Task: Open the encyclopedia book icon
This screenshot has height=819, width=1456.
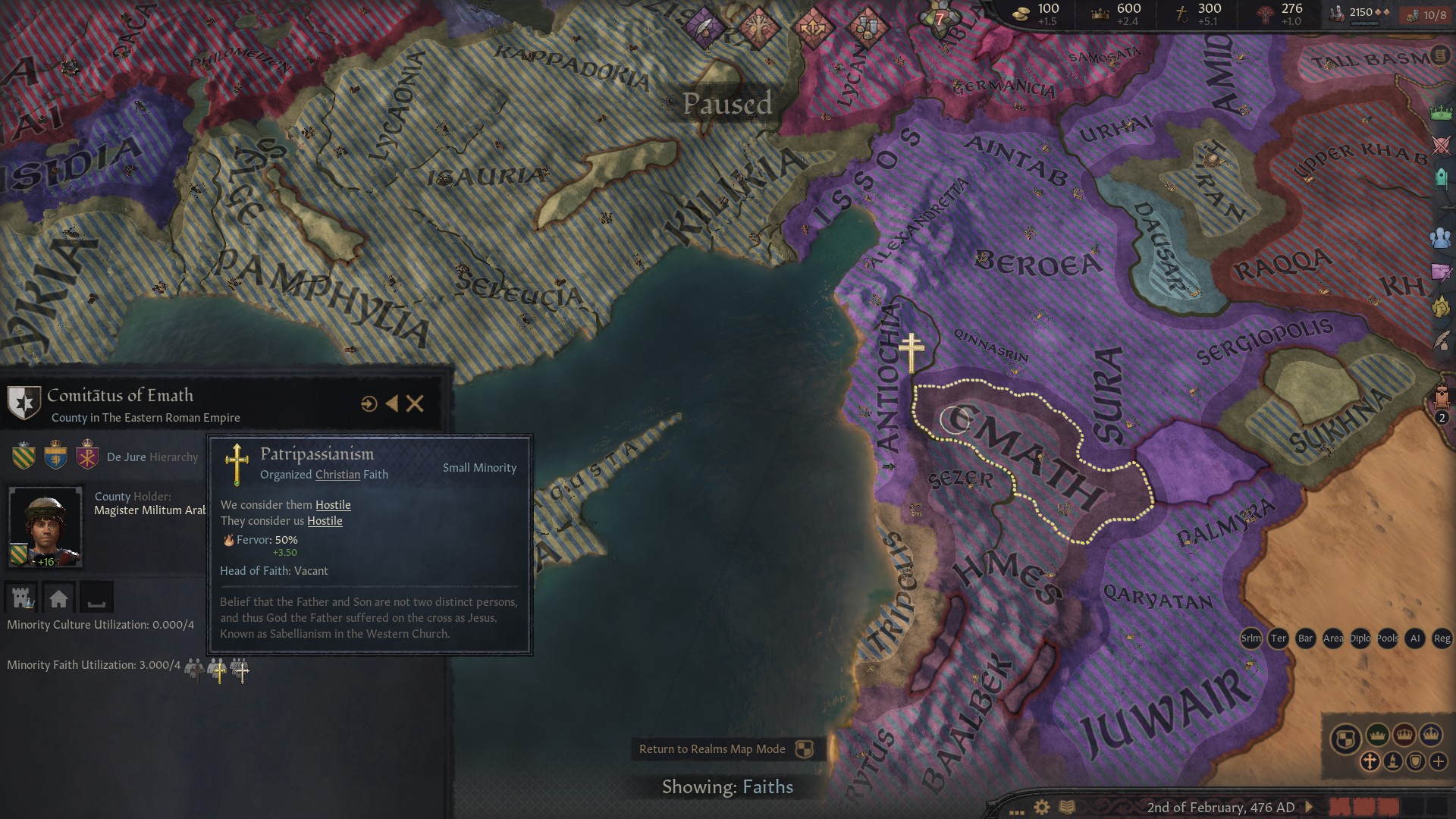Action: pyautogui.click(x=1068, y=807)
